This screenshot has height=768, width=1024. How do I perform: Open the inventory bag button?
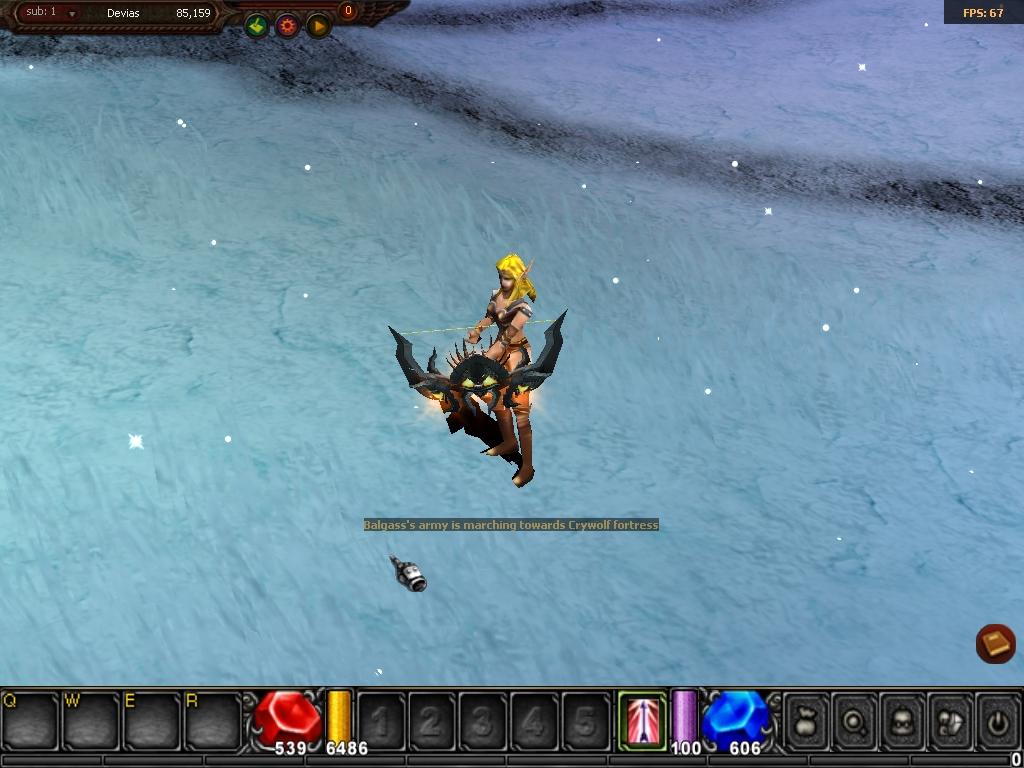[x=806, y=718]
